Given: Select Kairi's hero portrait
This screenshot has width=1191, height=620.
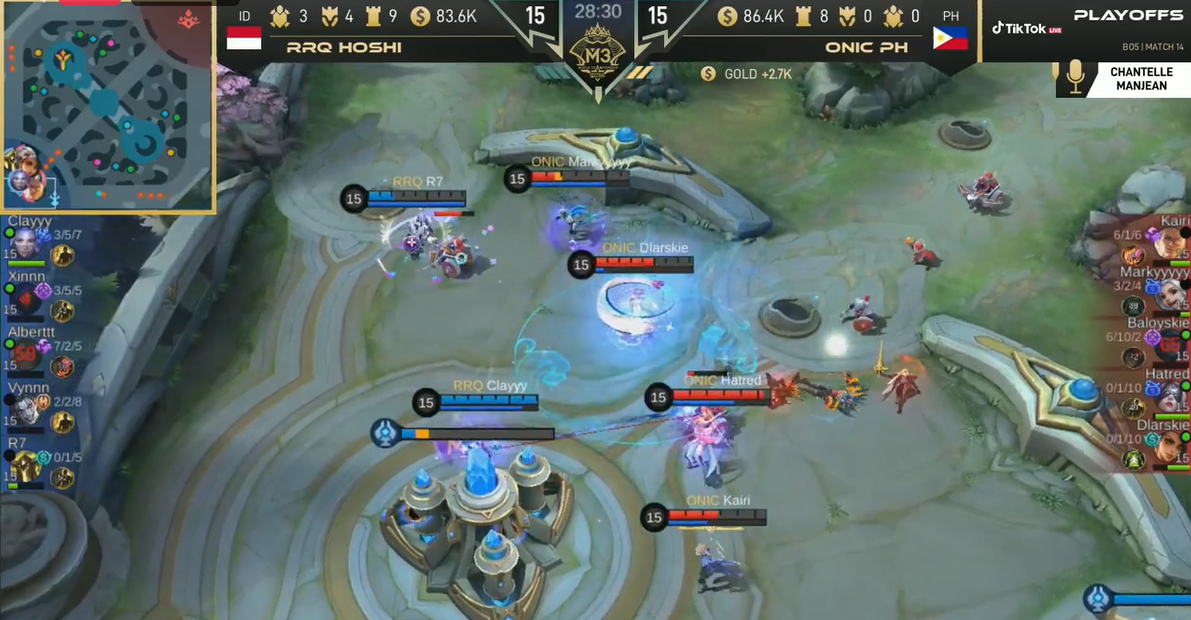Looking at the screenshot, I should (x=1169, y=241).
